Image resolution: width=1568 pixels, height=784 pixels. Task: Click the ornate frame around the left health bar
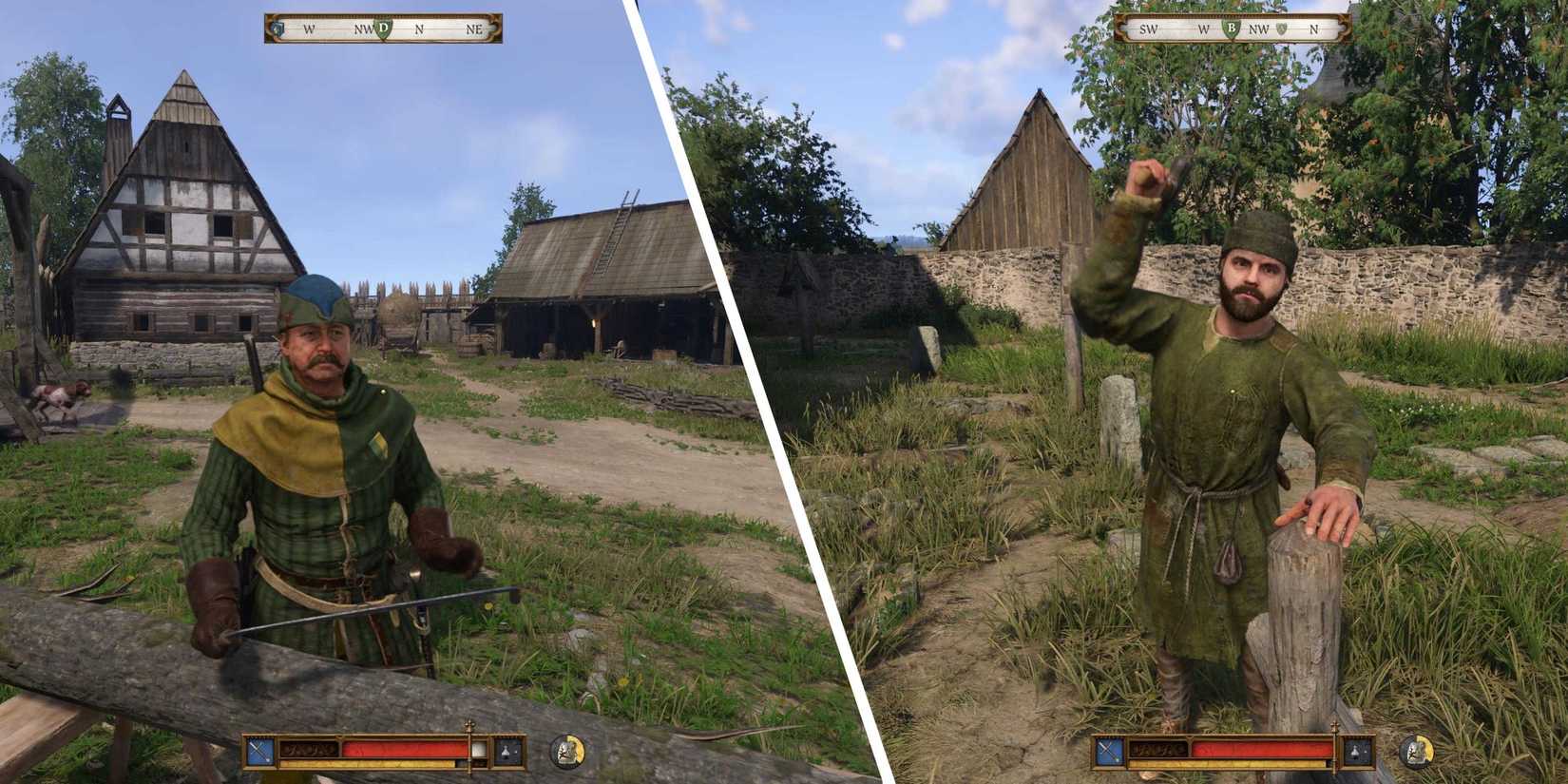(397, 736)
